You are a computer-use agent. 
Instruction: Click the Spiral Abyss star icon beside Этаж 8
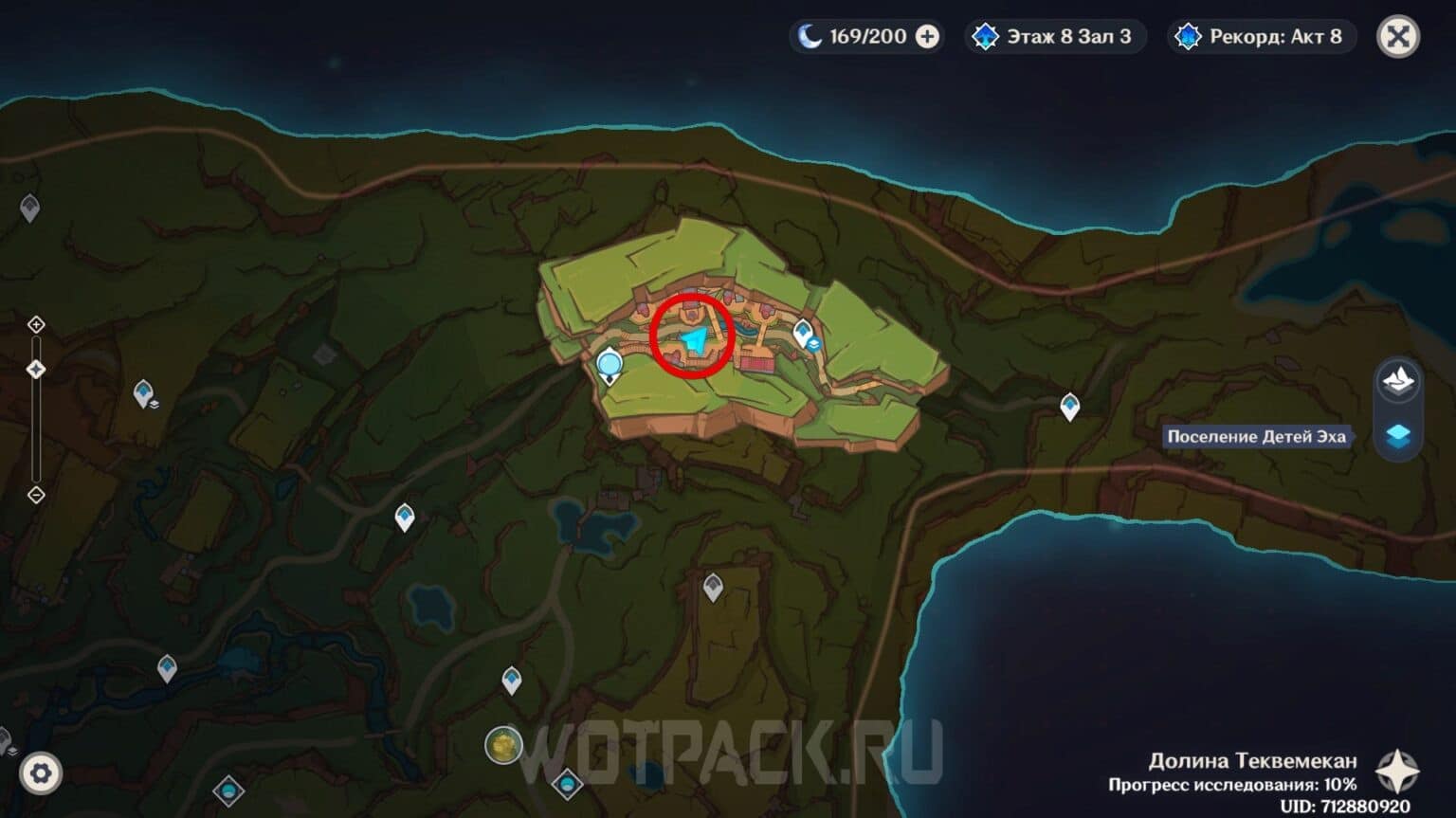986,36
